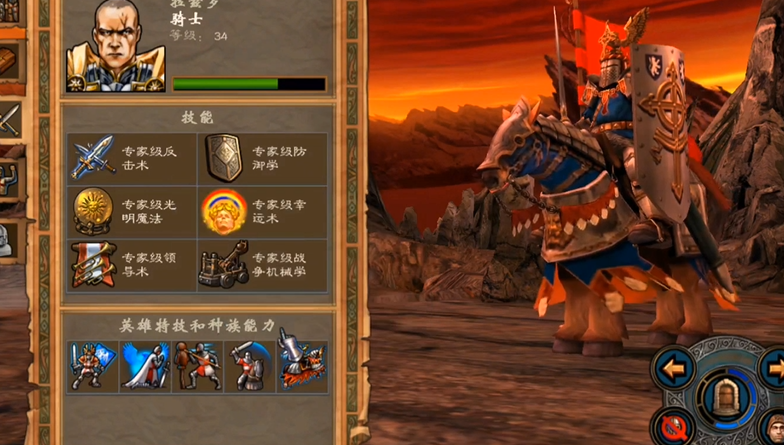Select the white-caped figure hero ability
The height and width of the screenshot is (445, 784).
[x=145, y=367]
